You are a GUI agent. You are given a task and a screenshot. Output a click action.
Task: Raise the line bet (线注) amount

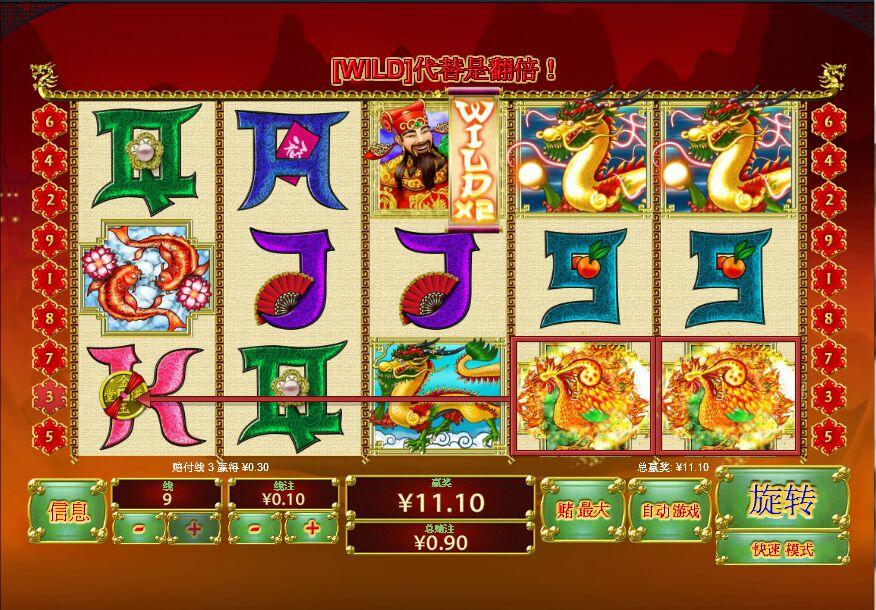point(312,527)
